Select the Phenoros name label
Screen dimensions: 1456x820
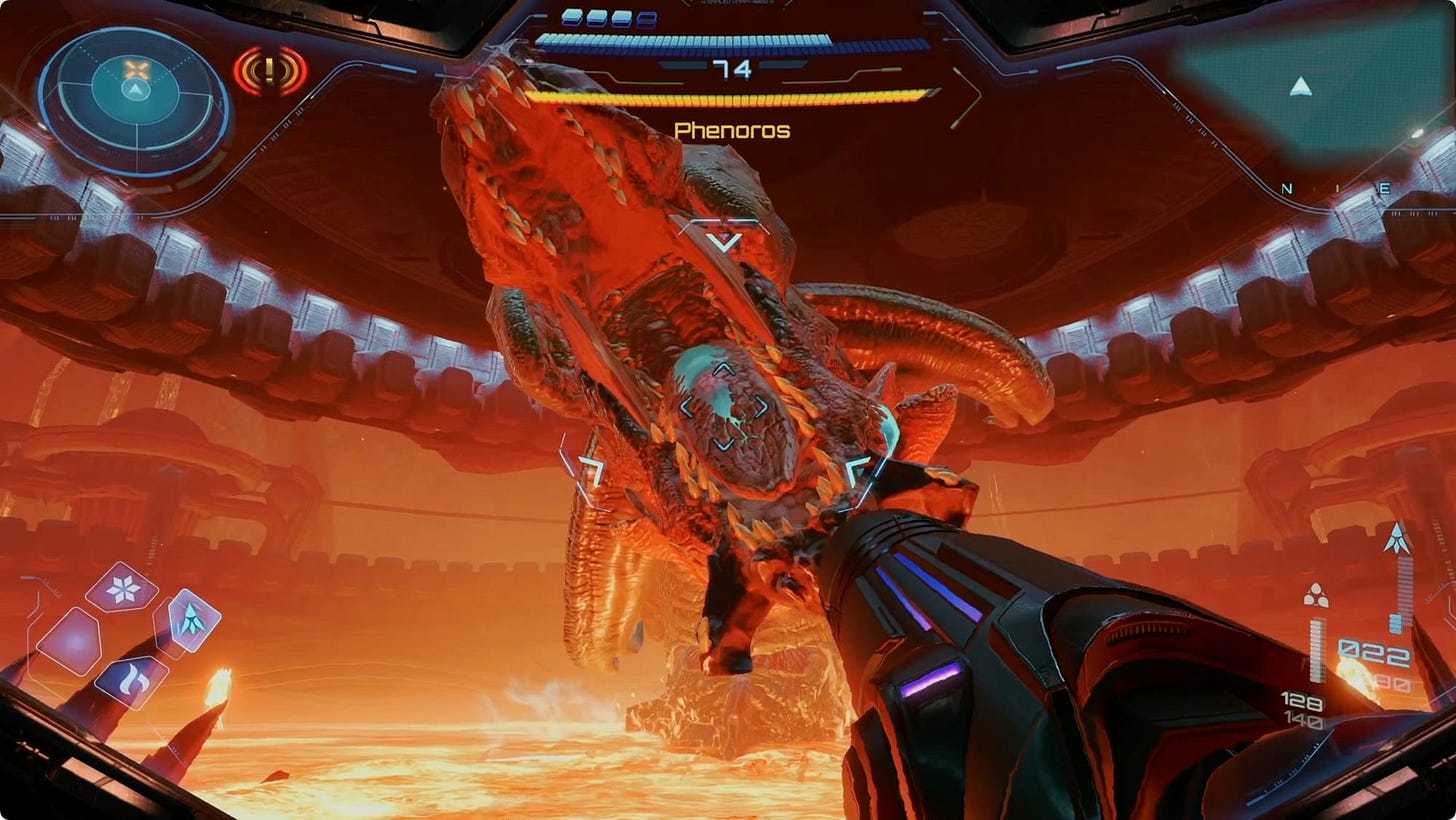click(734, 130)
